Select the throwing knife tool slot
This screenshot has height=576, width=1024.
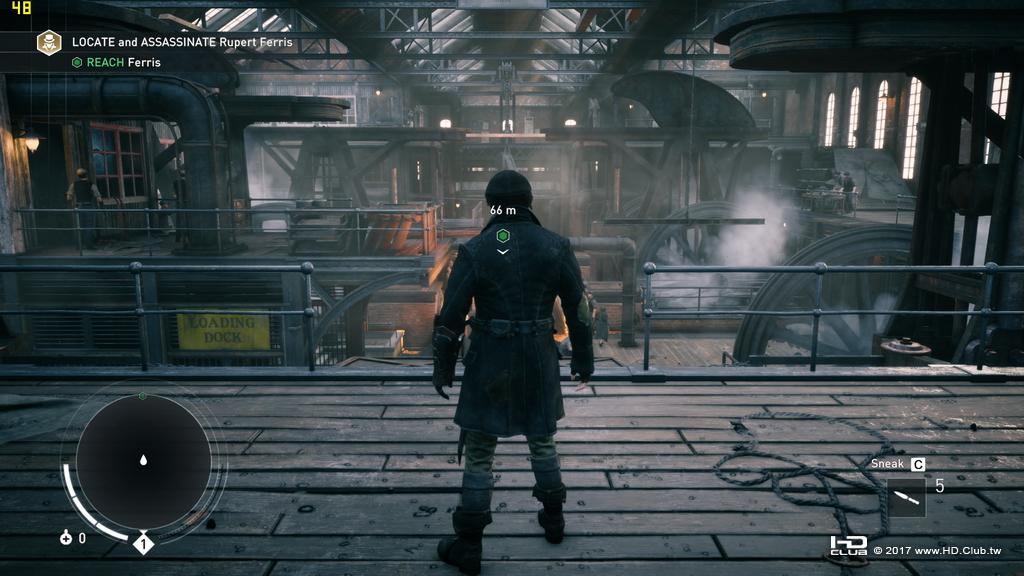906,497
